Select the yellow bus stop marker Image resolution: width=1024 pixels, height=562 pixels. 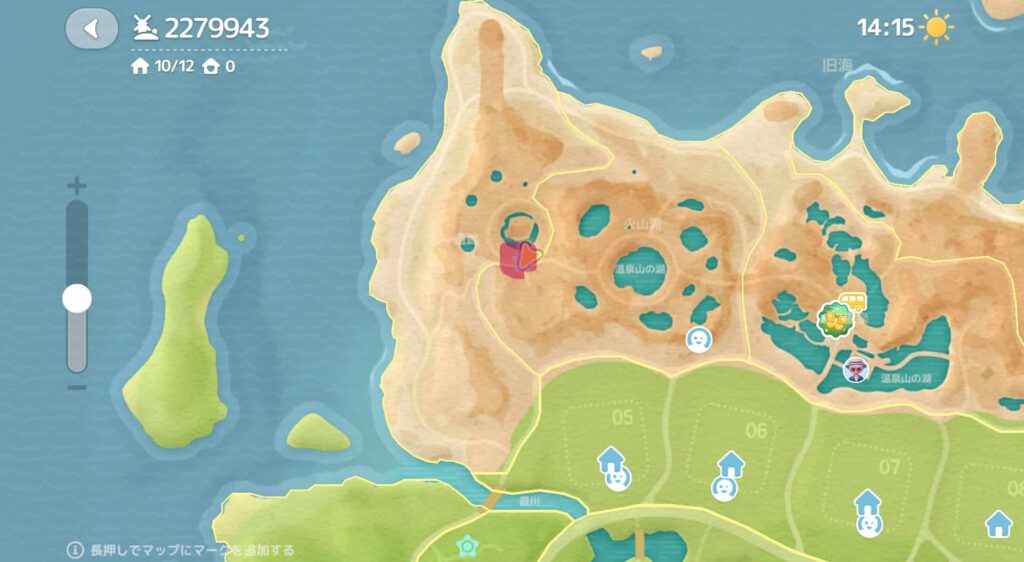click(853, 300)
